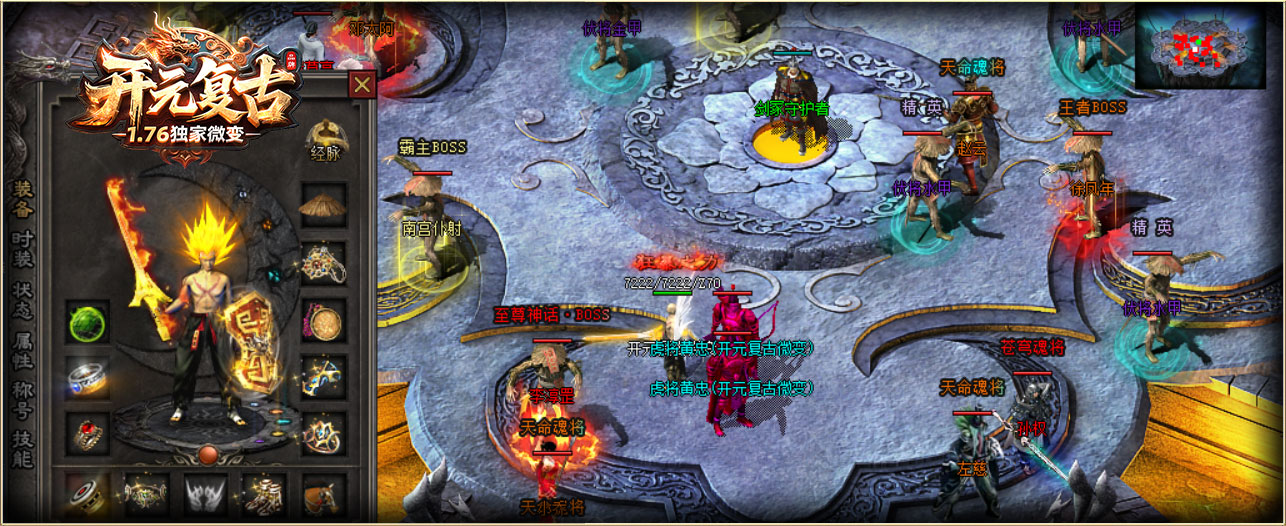Switch to the 装备 tab
This screenshot has height=526, width=1286.
(22, 198)
